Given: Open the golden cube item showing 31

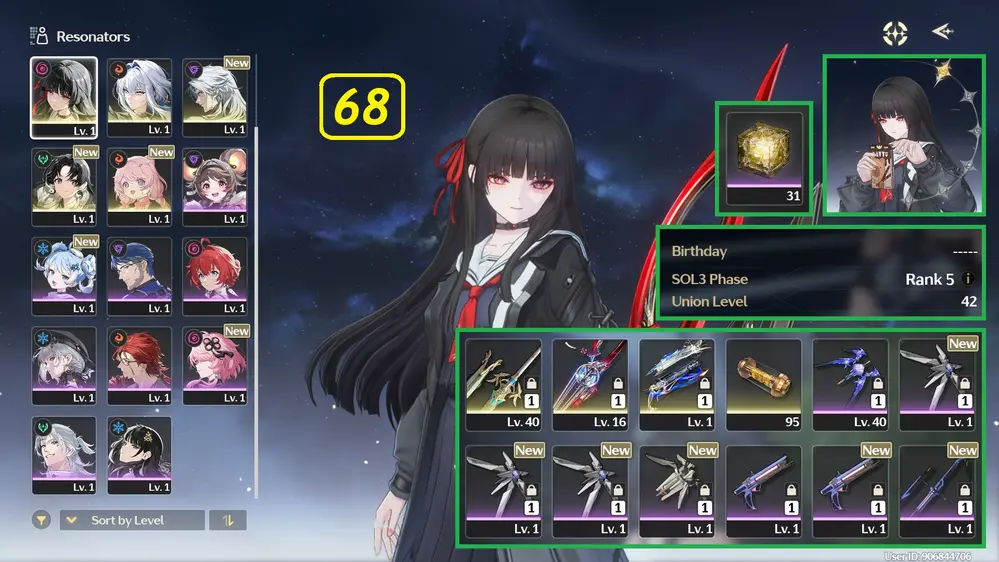Looking at the screenshot, I should 765,158.
